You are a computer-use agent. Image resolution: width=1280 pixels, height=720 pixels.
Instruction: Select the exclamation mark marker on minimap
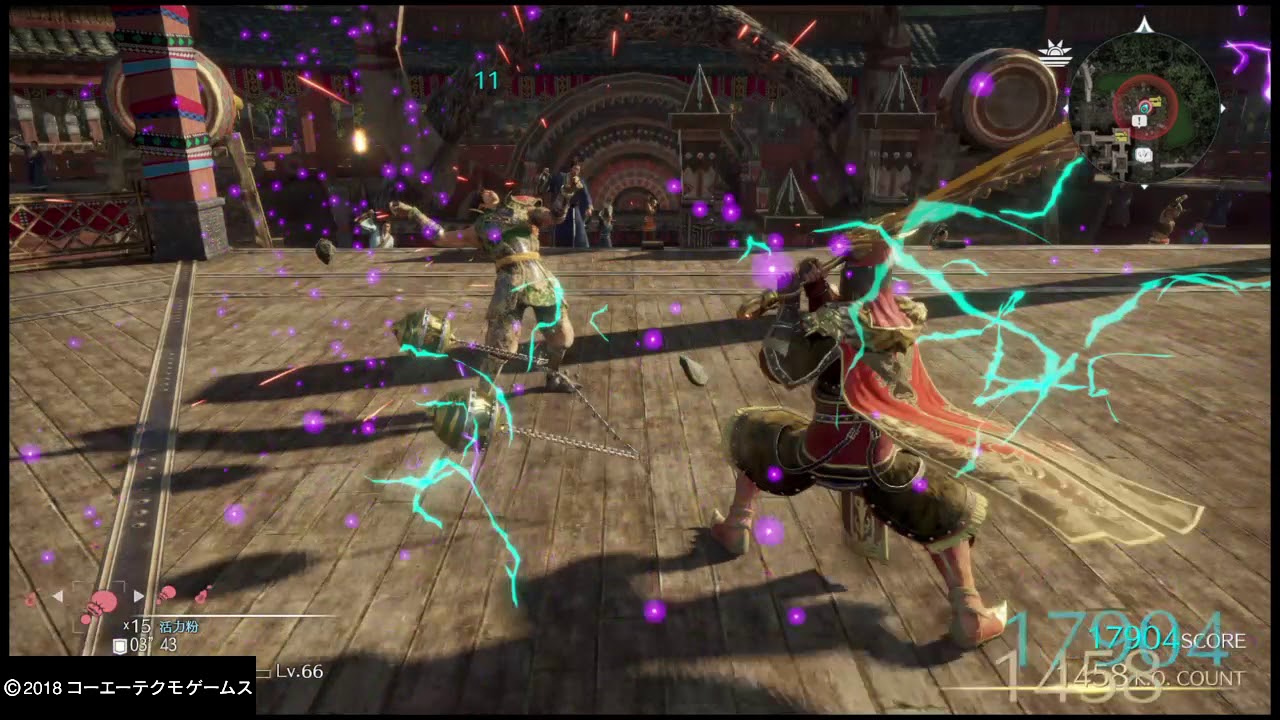point(1140,121)
